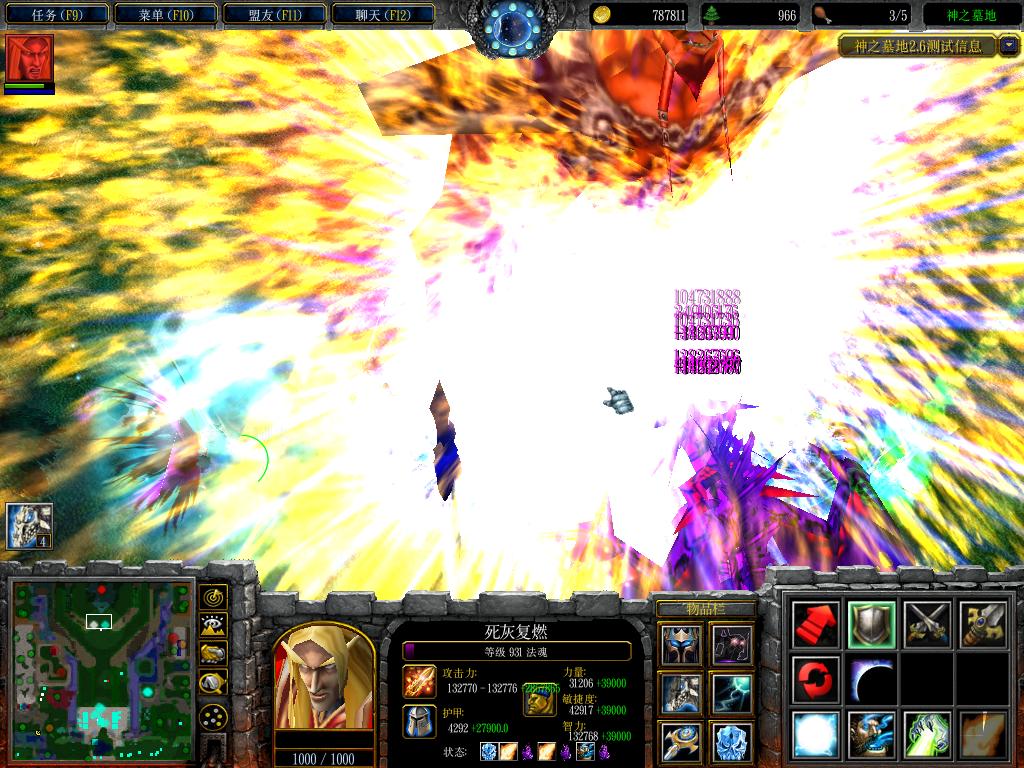Viewport: 1024px width, 768px height.
Task: Select the armored idle unit icon
Action: [29, 526]
